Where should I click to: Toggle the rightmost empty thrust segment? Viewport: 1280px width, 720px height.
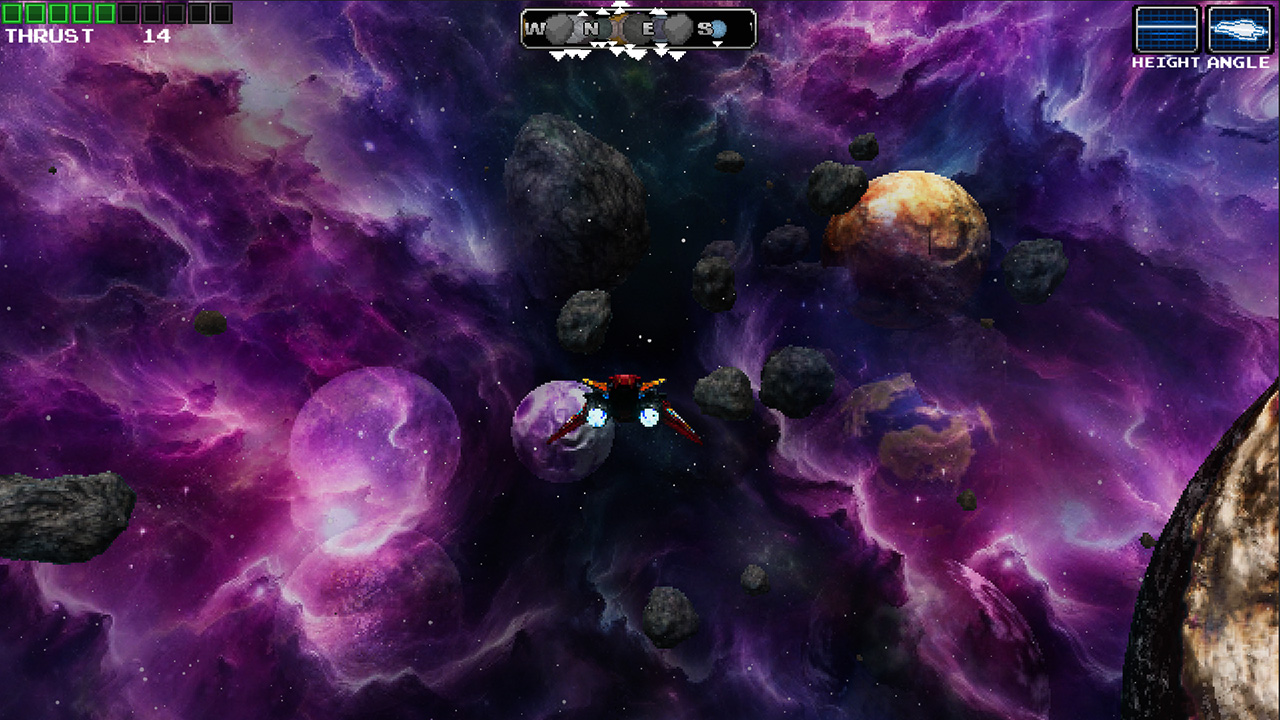point(223,12)
